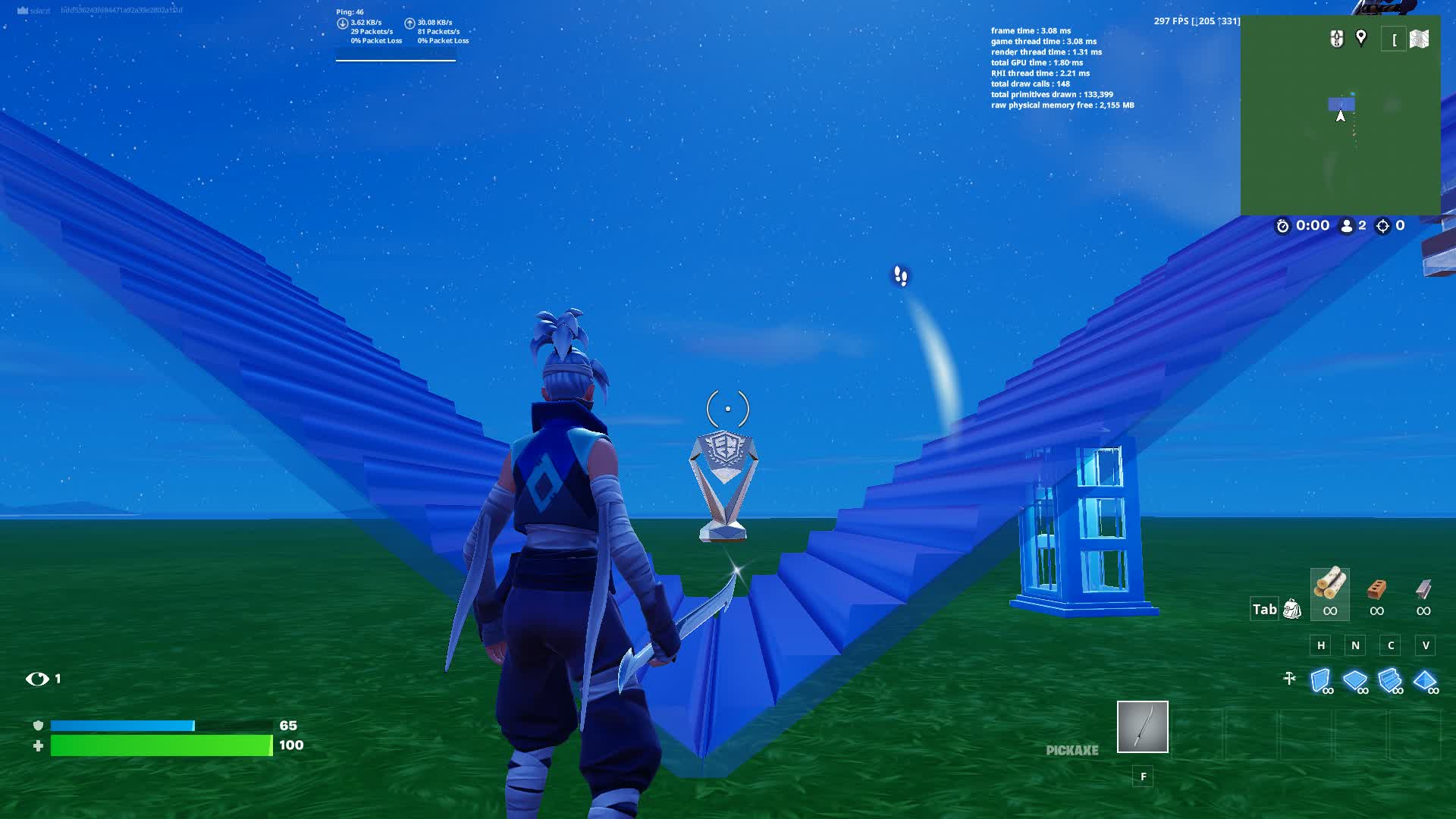Select the wall build piece icon
1456x819 pixels.
pyautogui.click(x=1321, y=680)
